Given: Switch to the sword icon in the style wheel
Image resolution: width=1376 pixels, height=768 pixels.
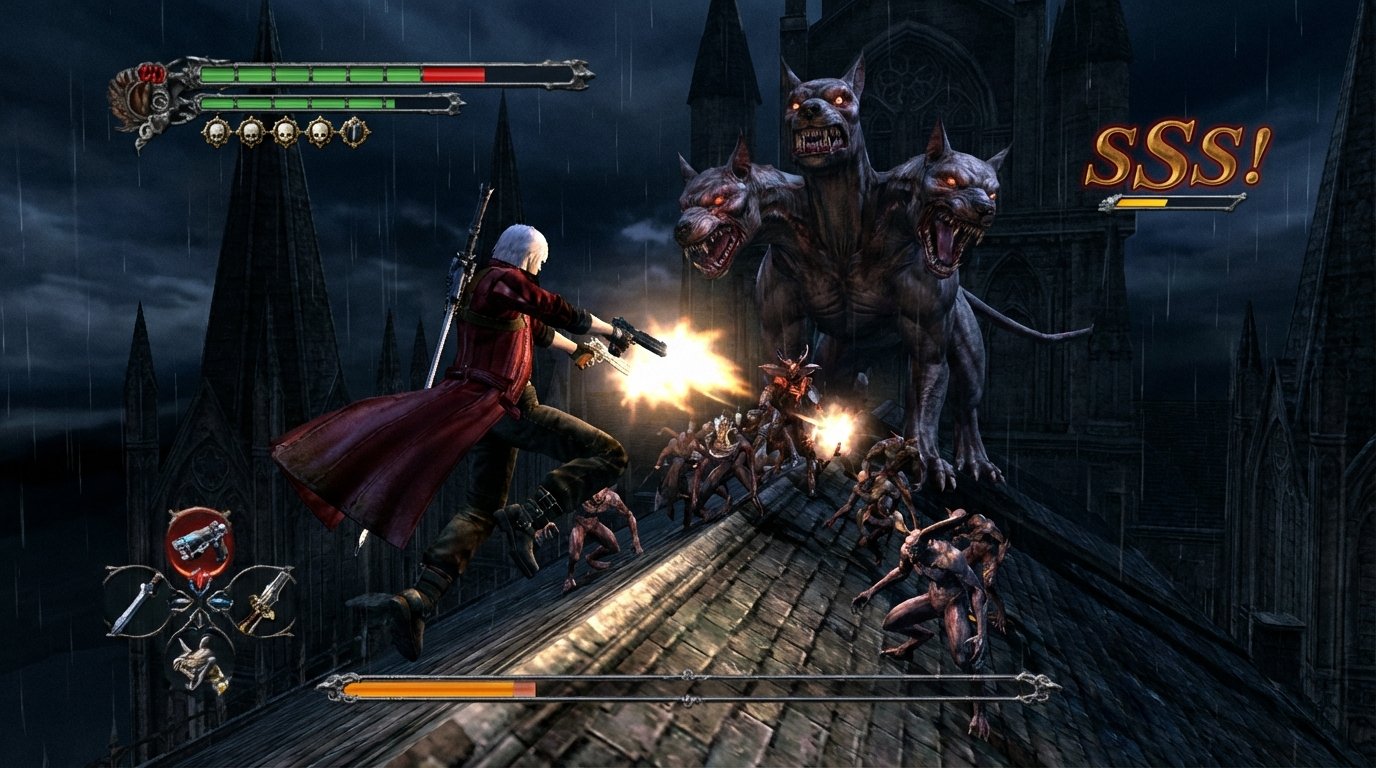Looking at the screenshot, I should click(x=137, y=602).
